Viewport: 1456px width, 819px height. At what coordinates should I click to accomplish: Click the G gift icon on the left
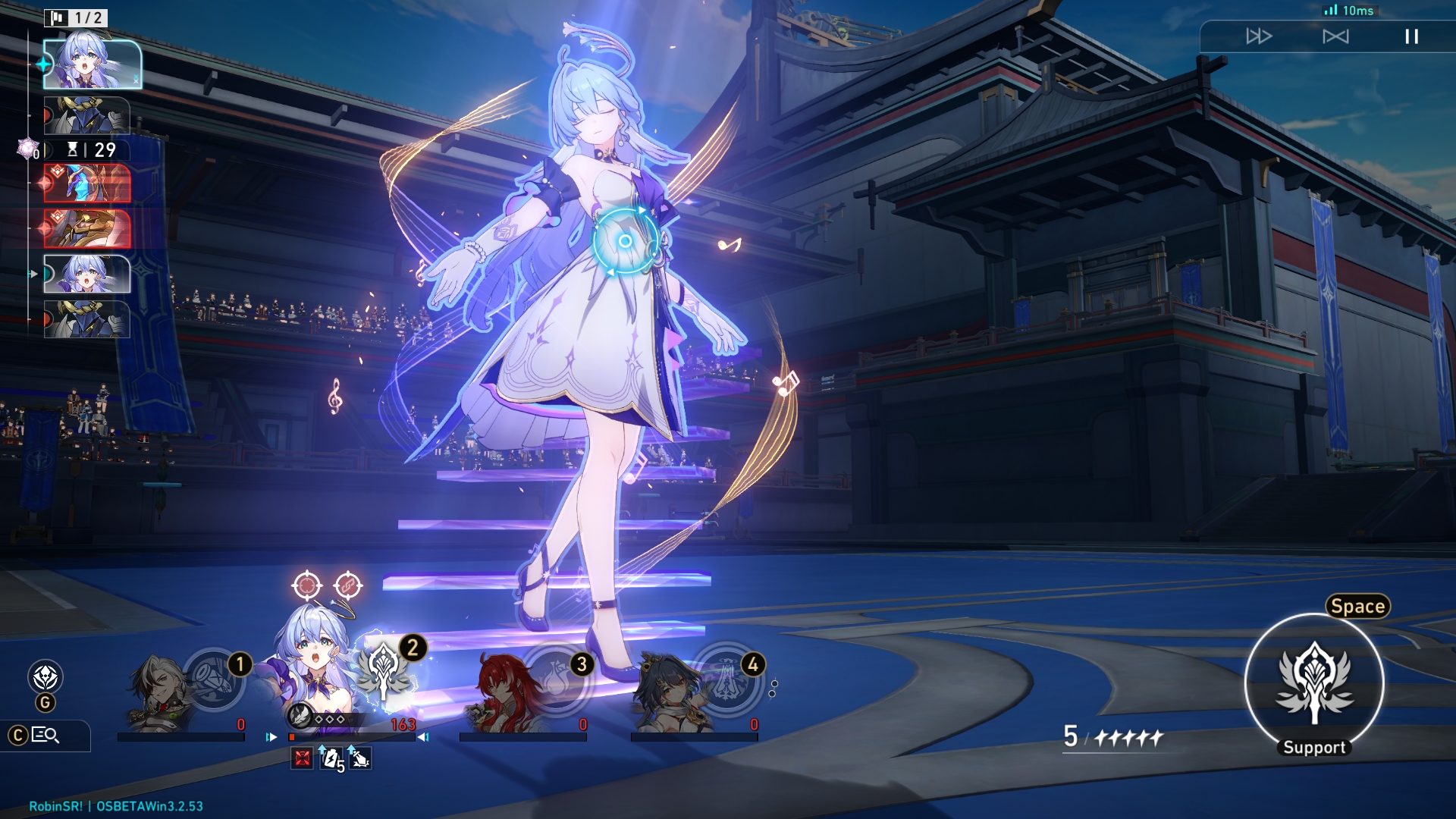point(45,703)
